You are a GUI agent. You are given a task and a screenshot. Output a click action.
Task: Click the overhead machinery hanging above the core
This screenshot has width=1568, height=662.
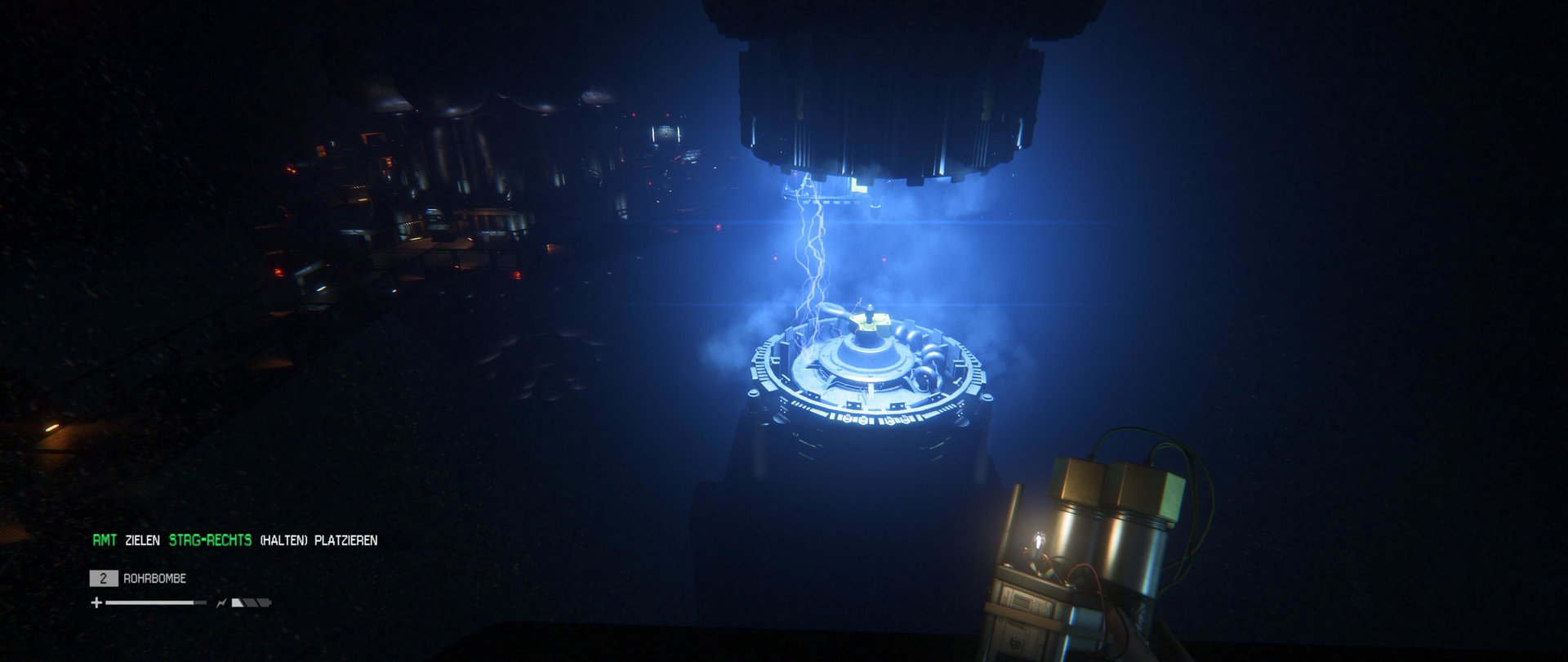point(882,90)
